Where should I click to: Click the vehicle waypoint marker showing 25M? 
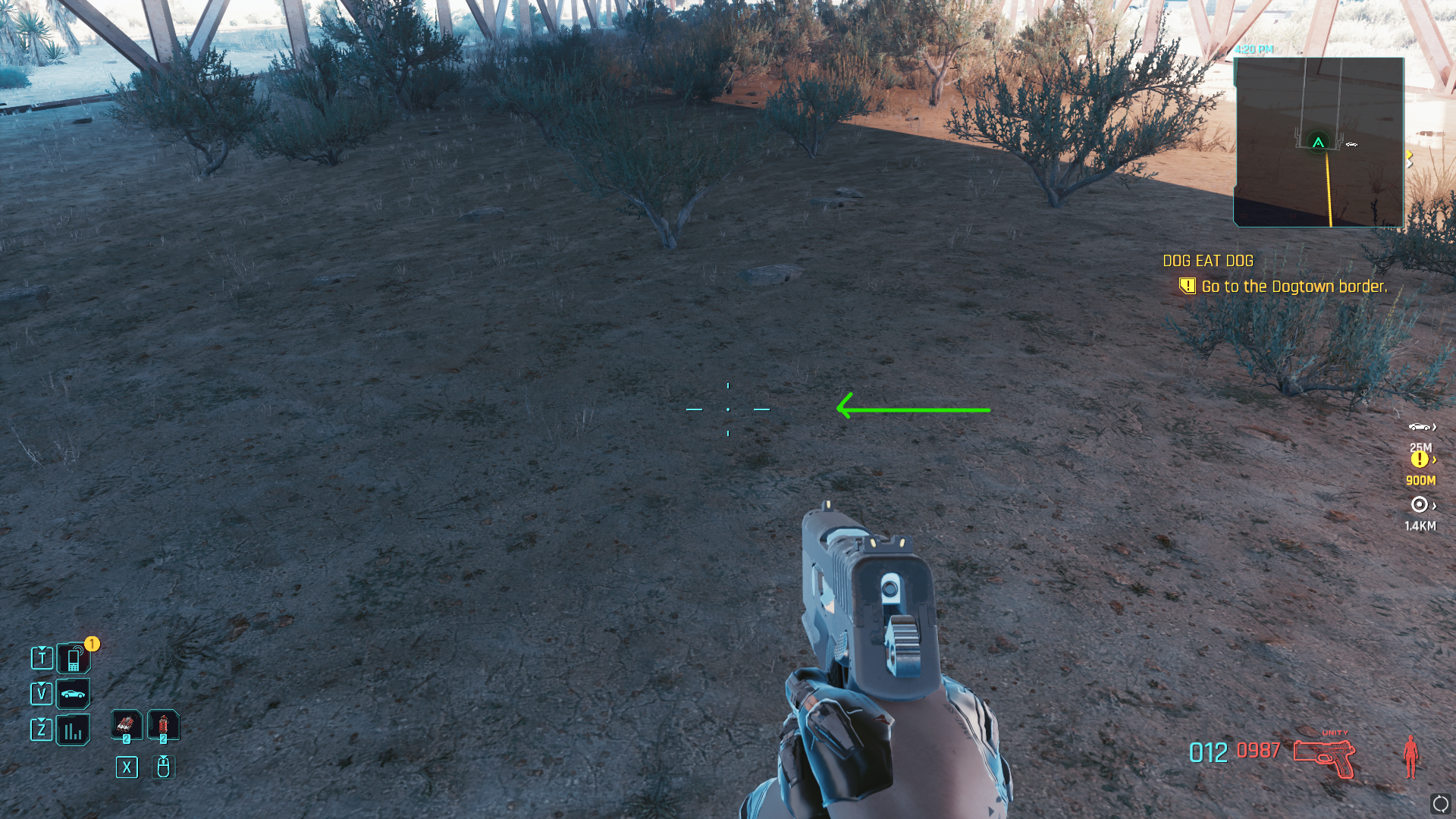click(1420, 428)
